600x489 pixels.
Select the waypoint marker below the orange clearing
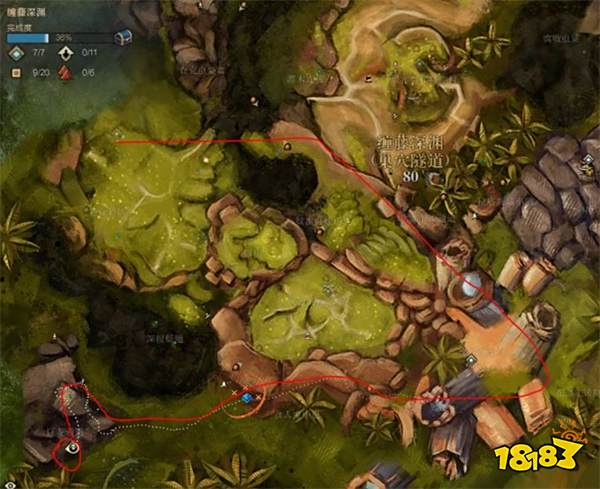point(471,361)
